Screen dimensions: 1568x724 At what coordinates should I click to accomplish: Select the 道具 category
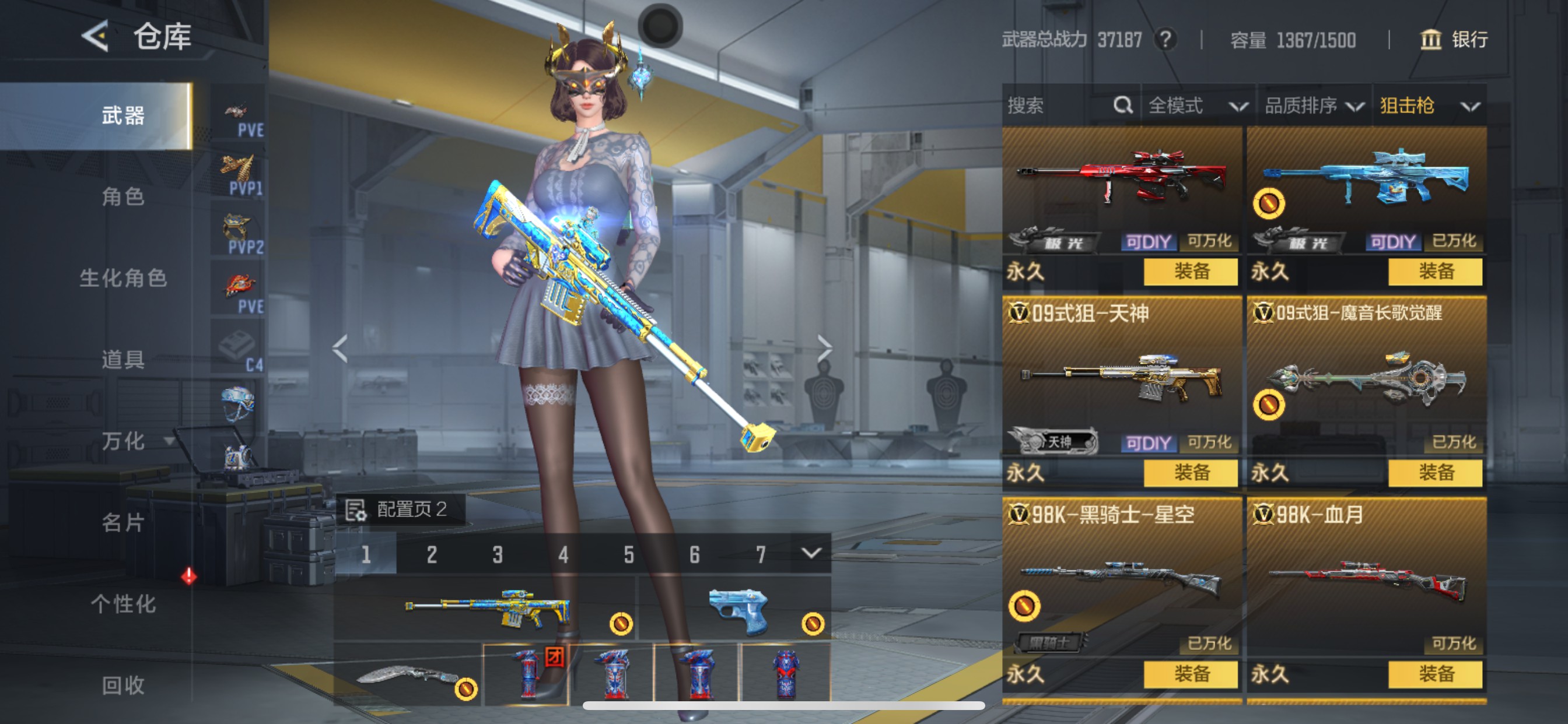pos(123,360)
